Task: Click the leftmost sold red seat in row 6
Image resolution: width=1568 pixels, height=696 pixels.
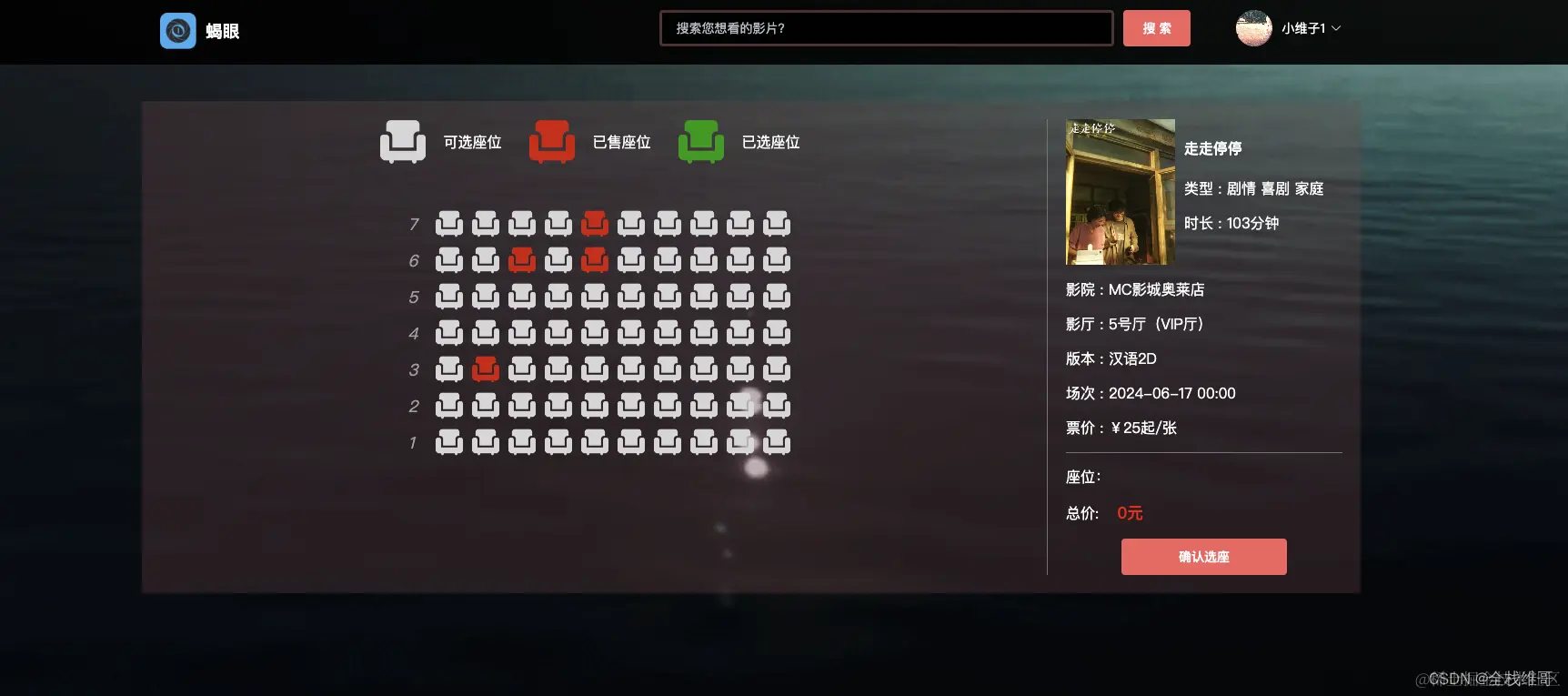Action: tap(522, 259)
